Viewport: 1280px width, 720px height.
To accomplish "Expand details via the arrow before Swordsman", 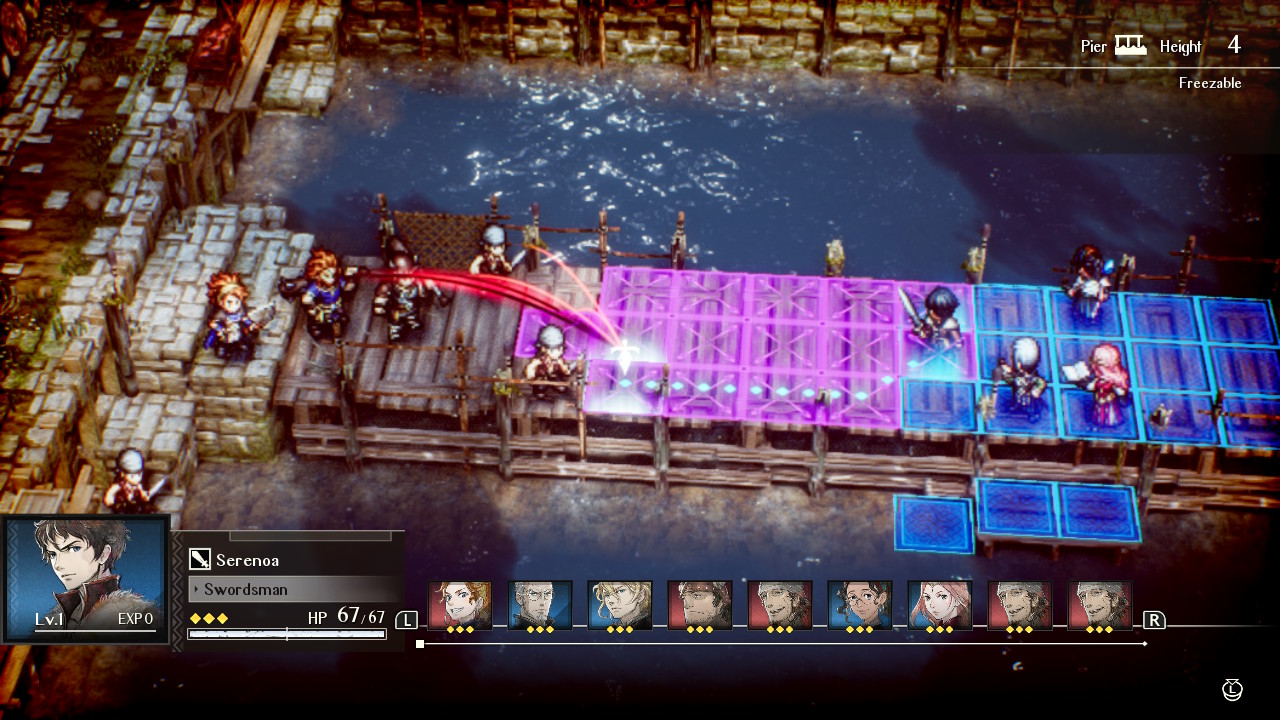I will coord(198,589).
